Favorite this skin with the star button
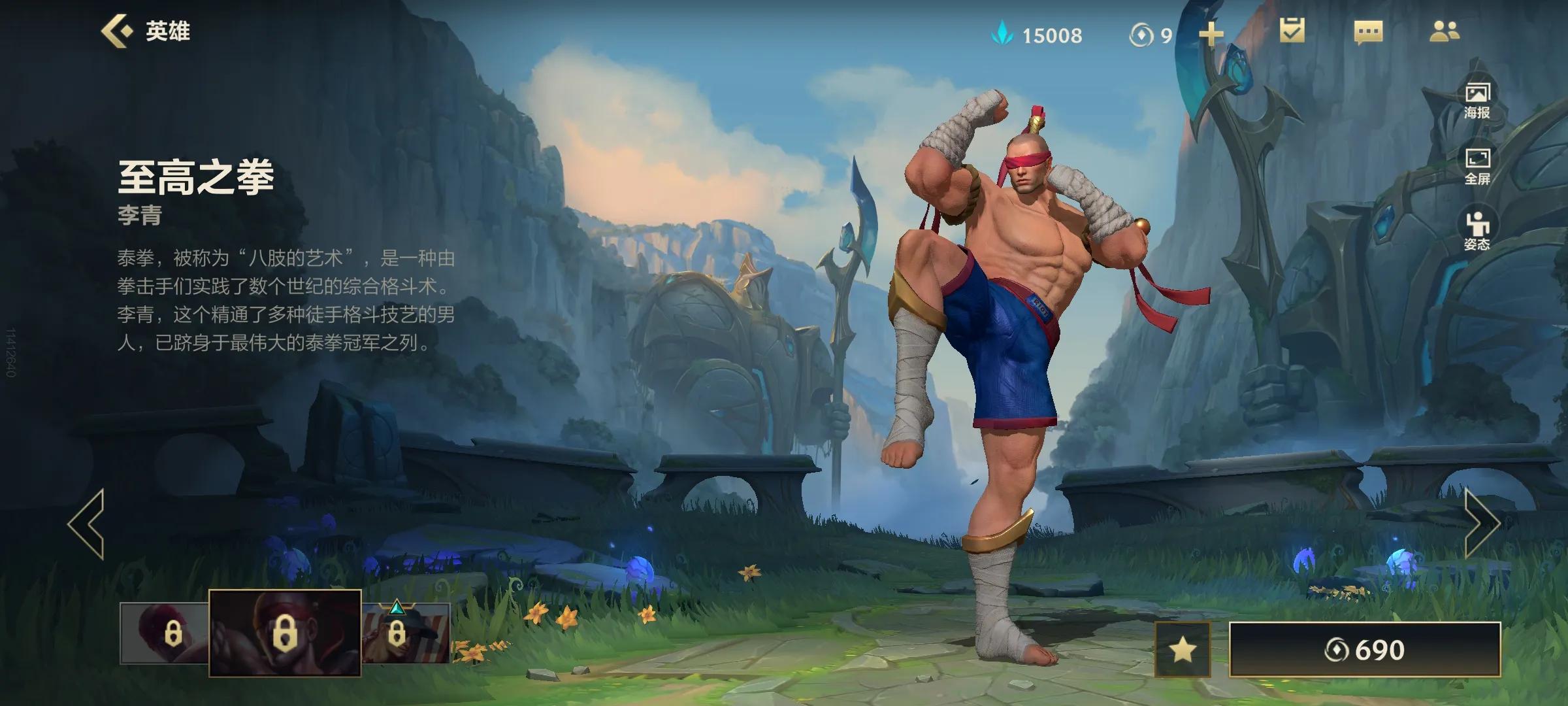 click(x=1183, y=650)
